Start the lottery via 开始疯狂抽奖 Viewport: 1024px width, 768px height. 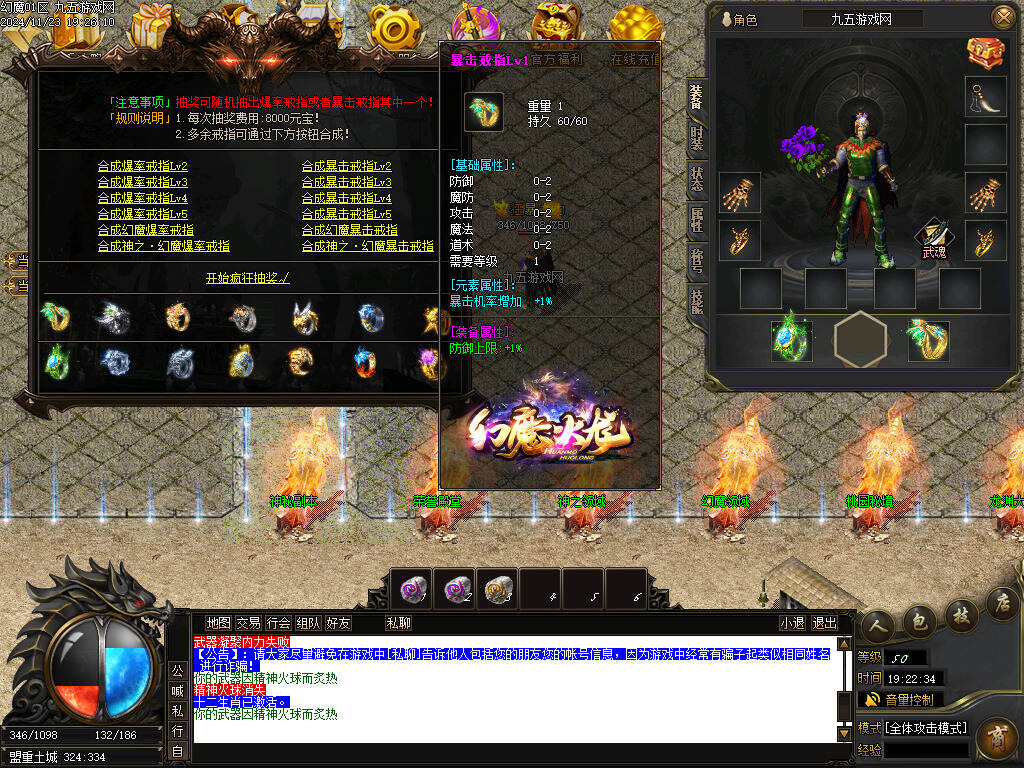[x=247, y=278]
